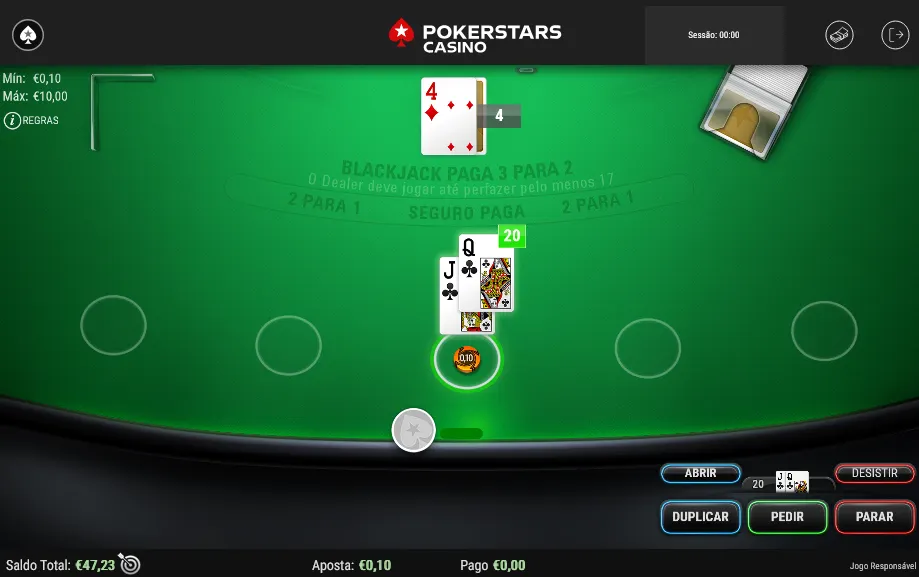
Task: Click the target icon beside Saldo Total
Action: pos(130,564)
